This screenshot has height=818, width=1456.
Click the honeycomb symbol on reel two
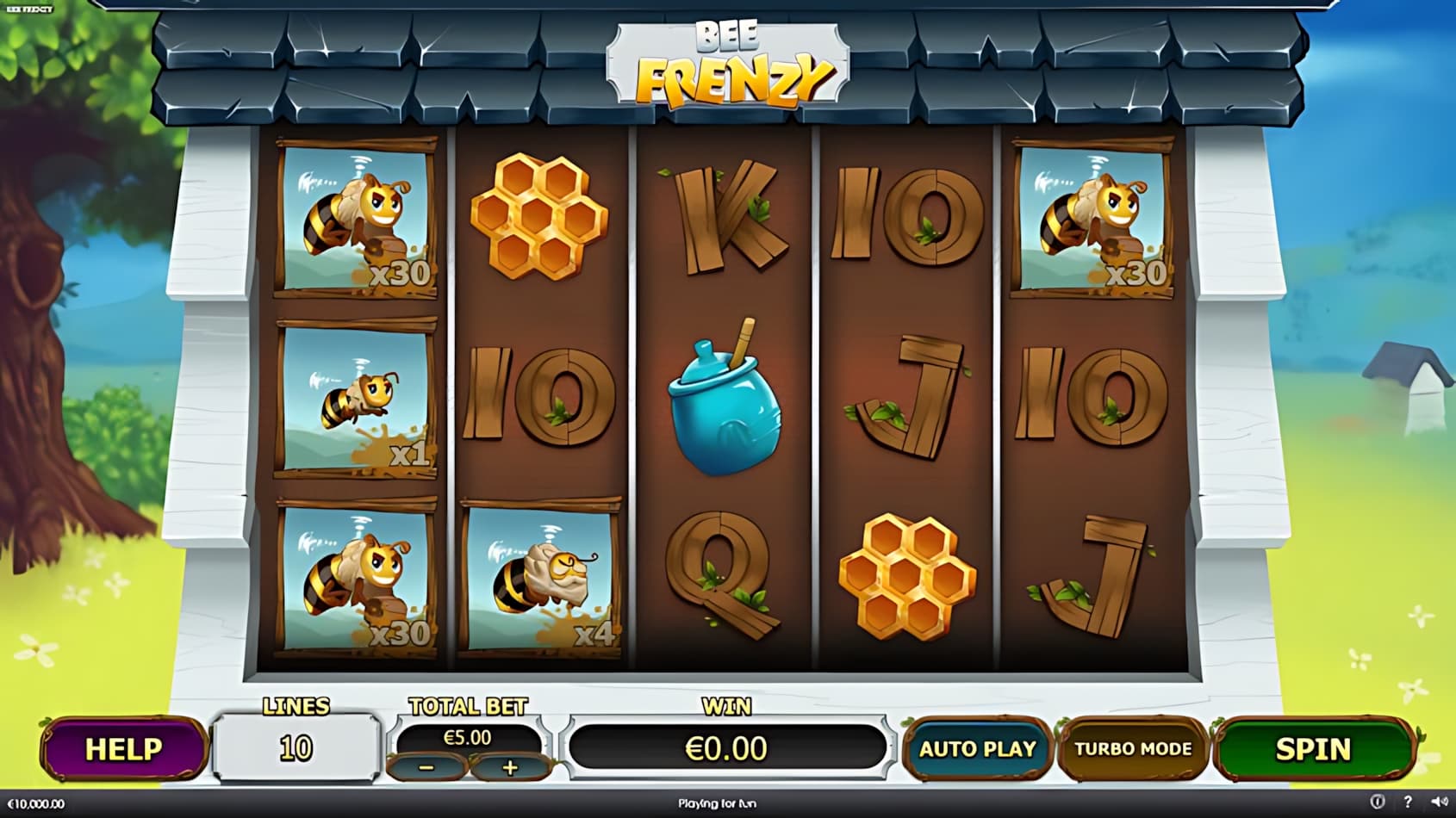tap(538, 215)
